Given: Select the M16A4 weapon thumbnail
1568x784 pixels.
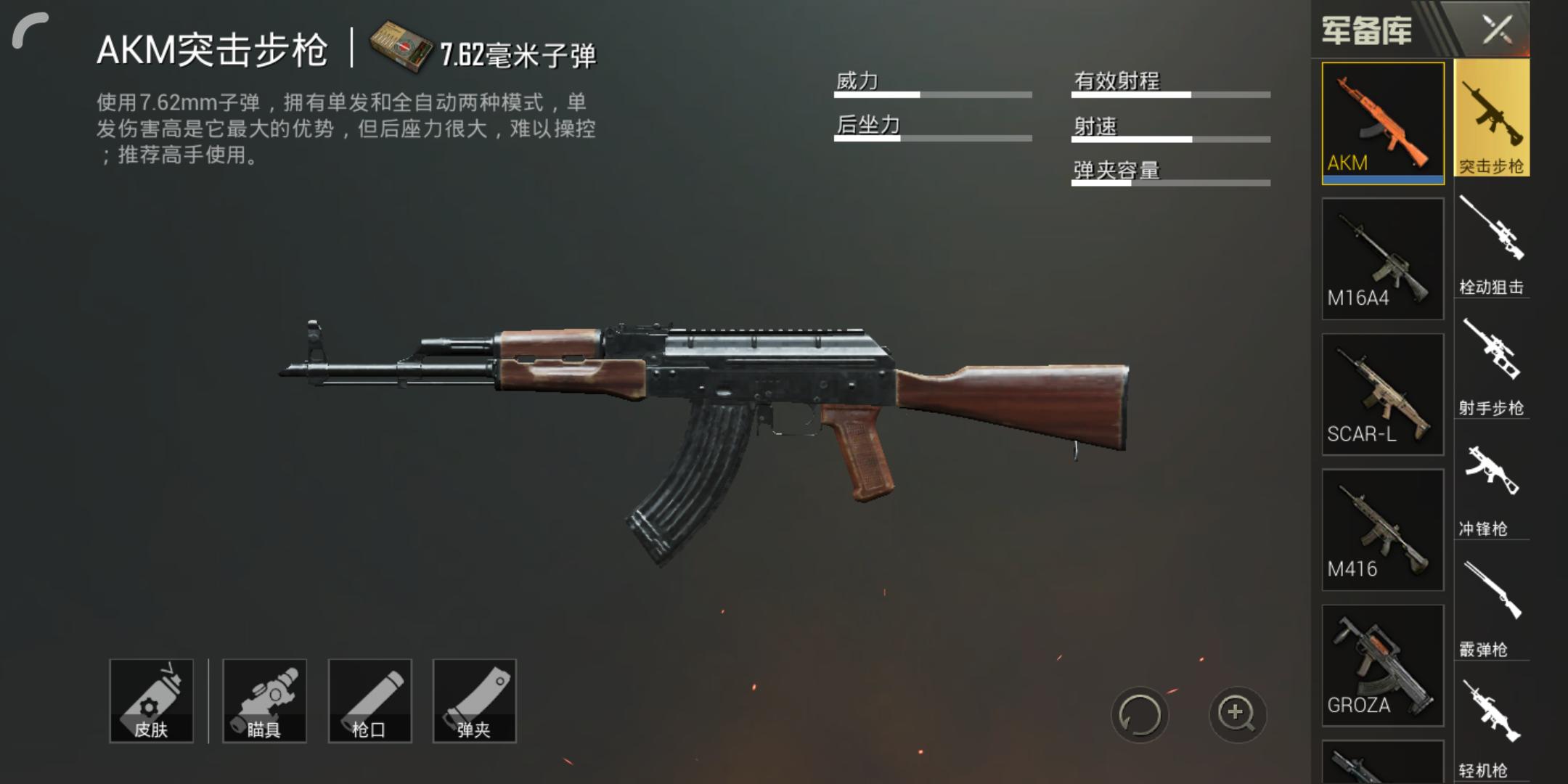Looking at the screenshot, I should click(x=1382, y=258).
